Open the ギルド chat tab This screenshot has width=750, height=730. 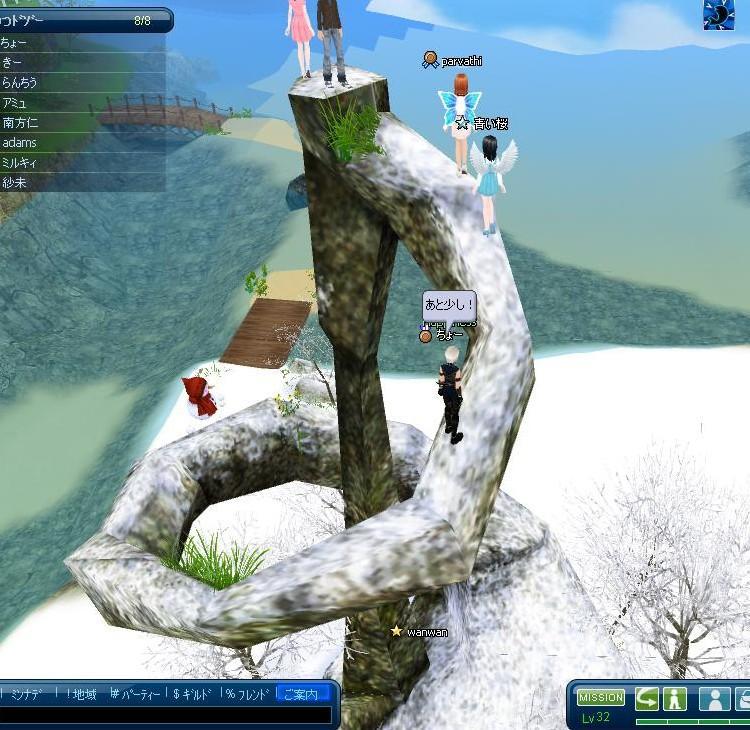pos(194,694)
